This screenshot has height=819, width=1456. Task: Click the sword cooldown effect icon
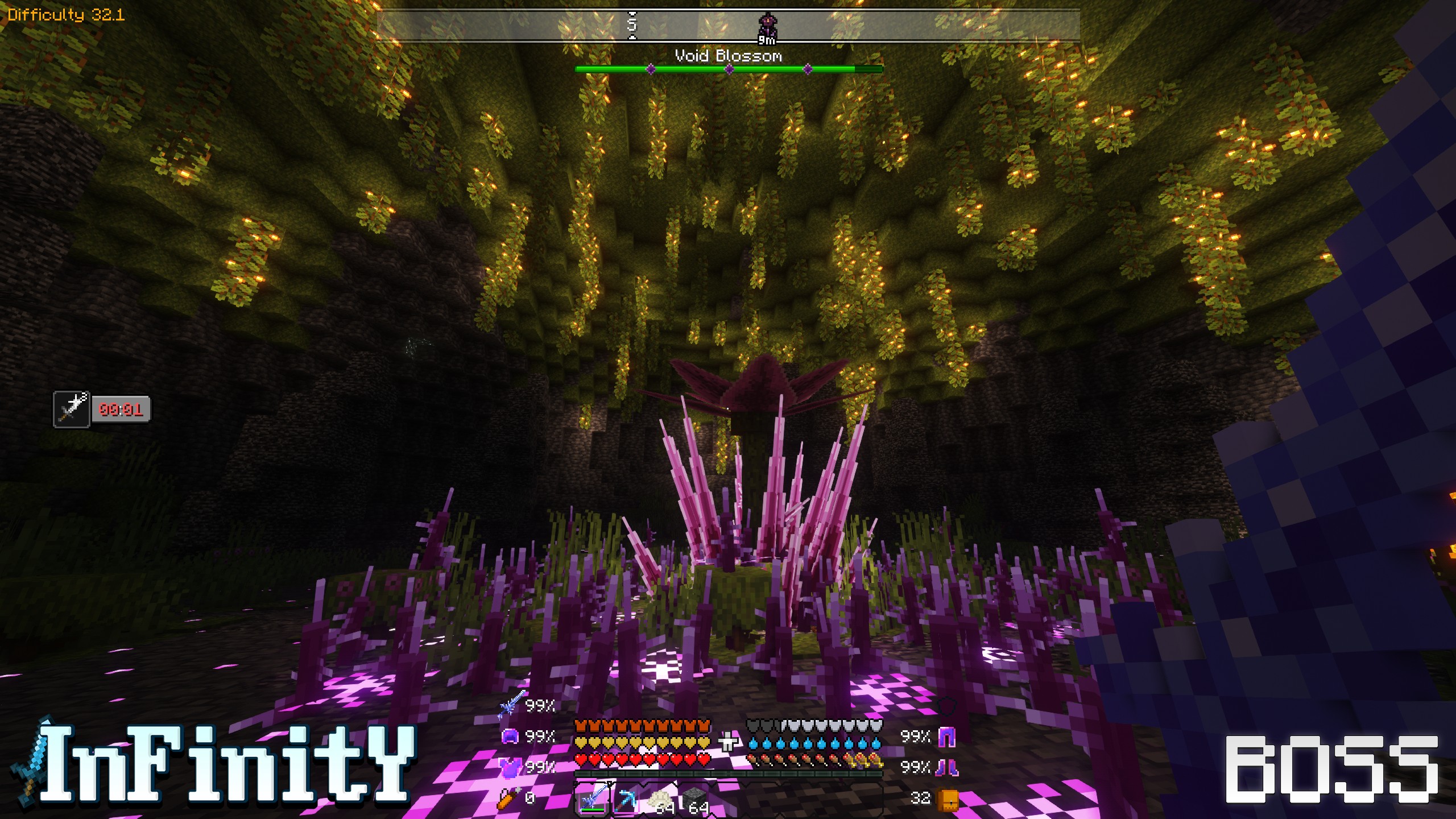tap(72, 409)
